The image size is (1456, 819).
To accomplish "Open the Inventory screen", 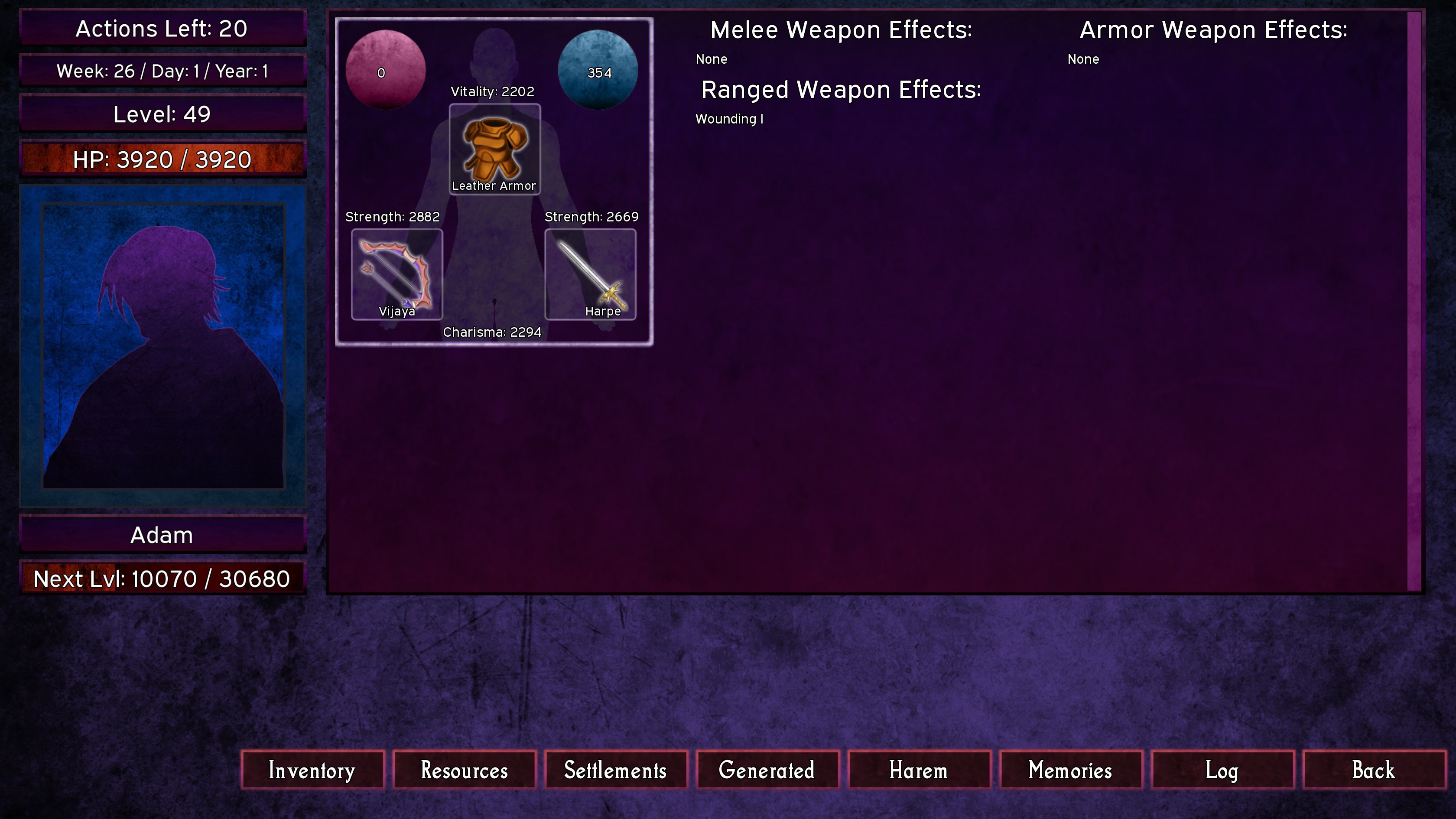I will pos(312,770).
